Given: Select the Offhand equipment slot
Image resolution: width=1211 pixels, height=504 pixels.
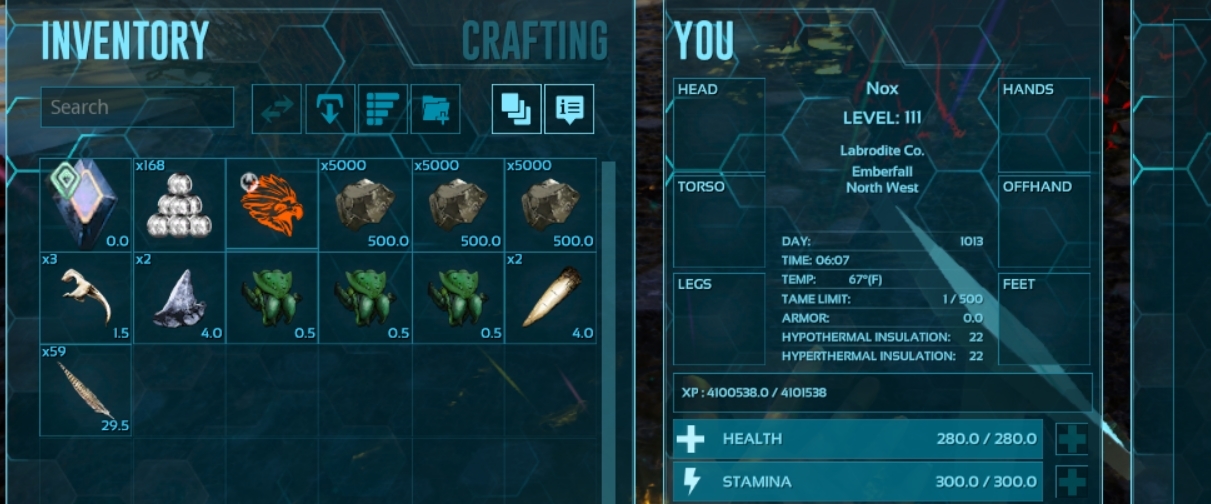Looking at the screenshot, I should (x=1044, y=221).
